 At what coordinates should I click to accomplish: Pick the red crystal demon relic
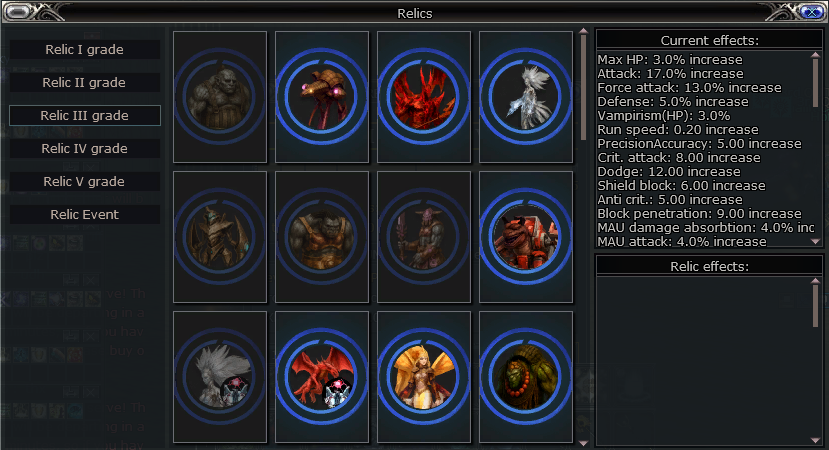(x=424, y=97)
